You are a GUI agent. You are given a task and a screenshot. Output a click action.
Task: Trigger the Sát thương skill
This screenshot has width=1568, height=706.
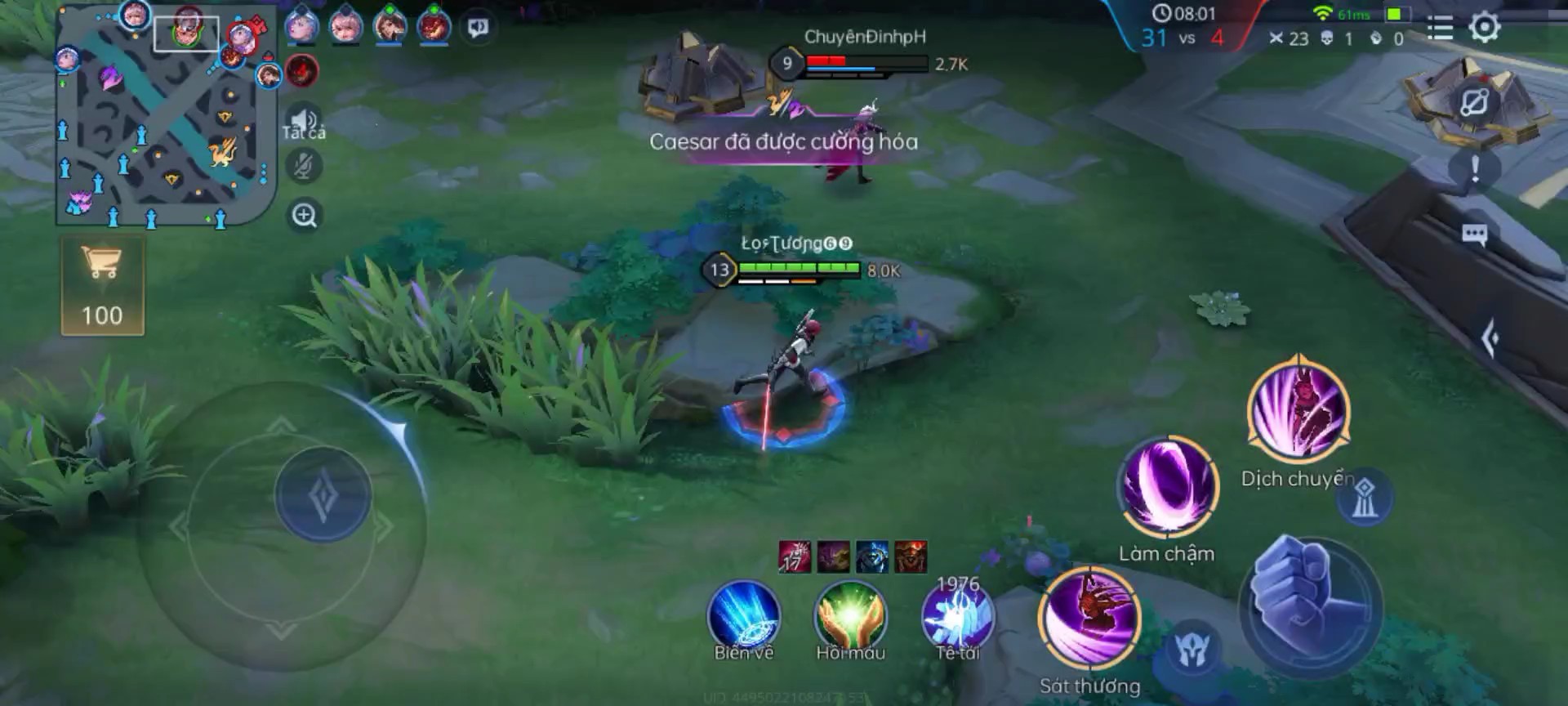click(1089, 619)
